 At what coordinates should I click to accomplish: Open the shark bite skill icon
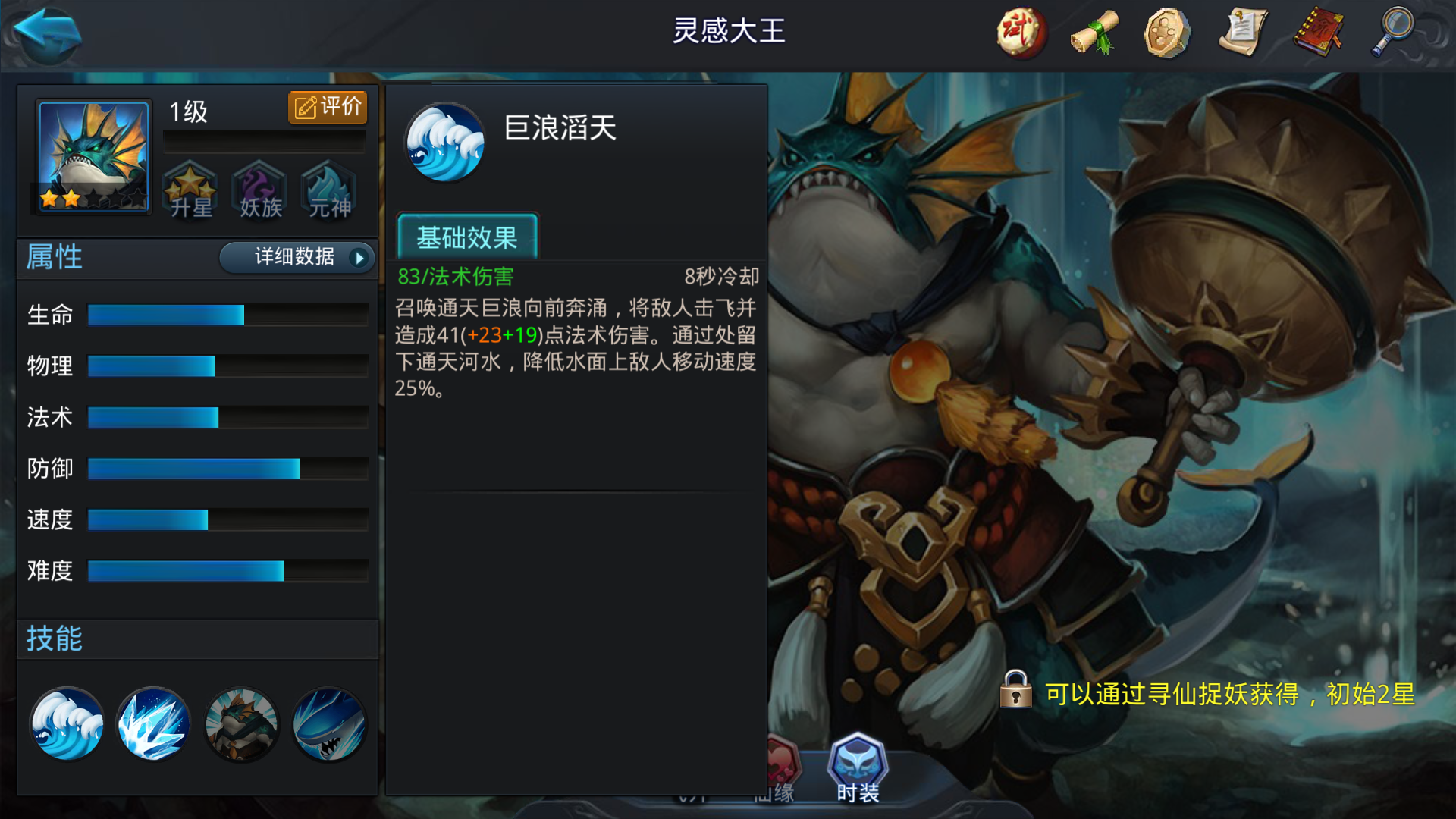(329, 724)
